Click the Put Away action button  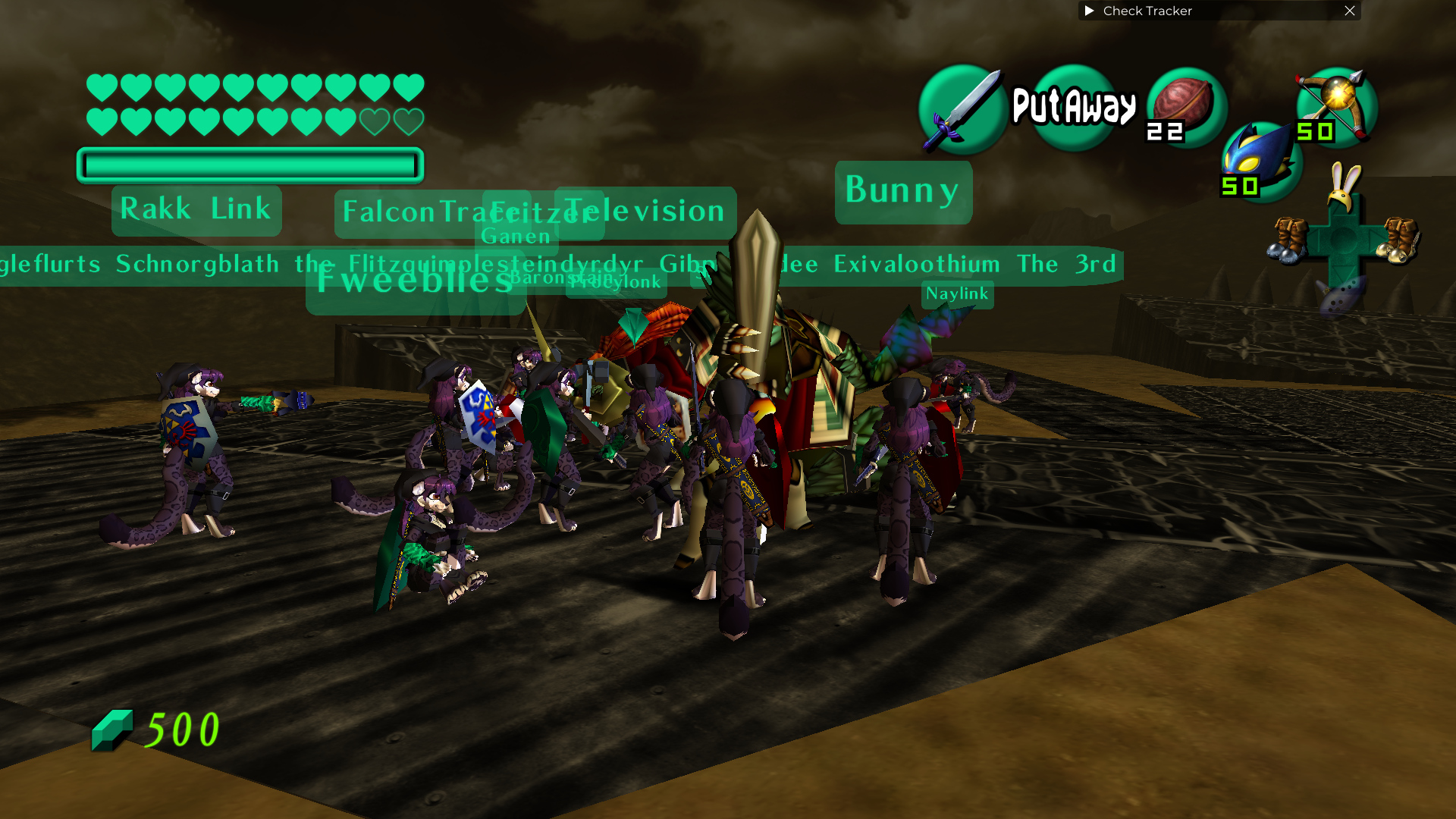point(1074,107)
